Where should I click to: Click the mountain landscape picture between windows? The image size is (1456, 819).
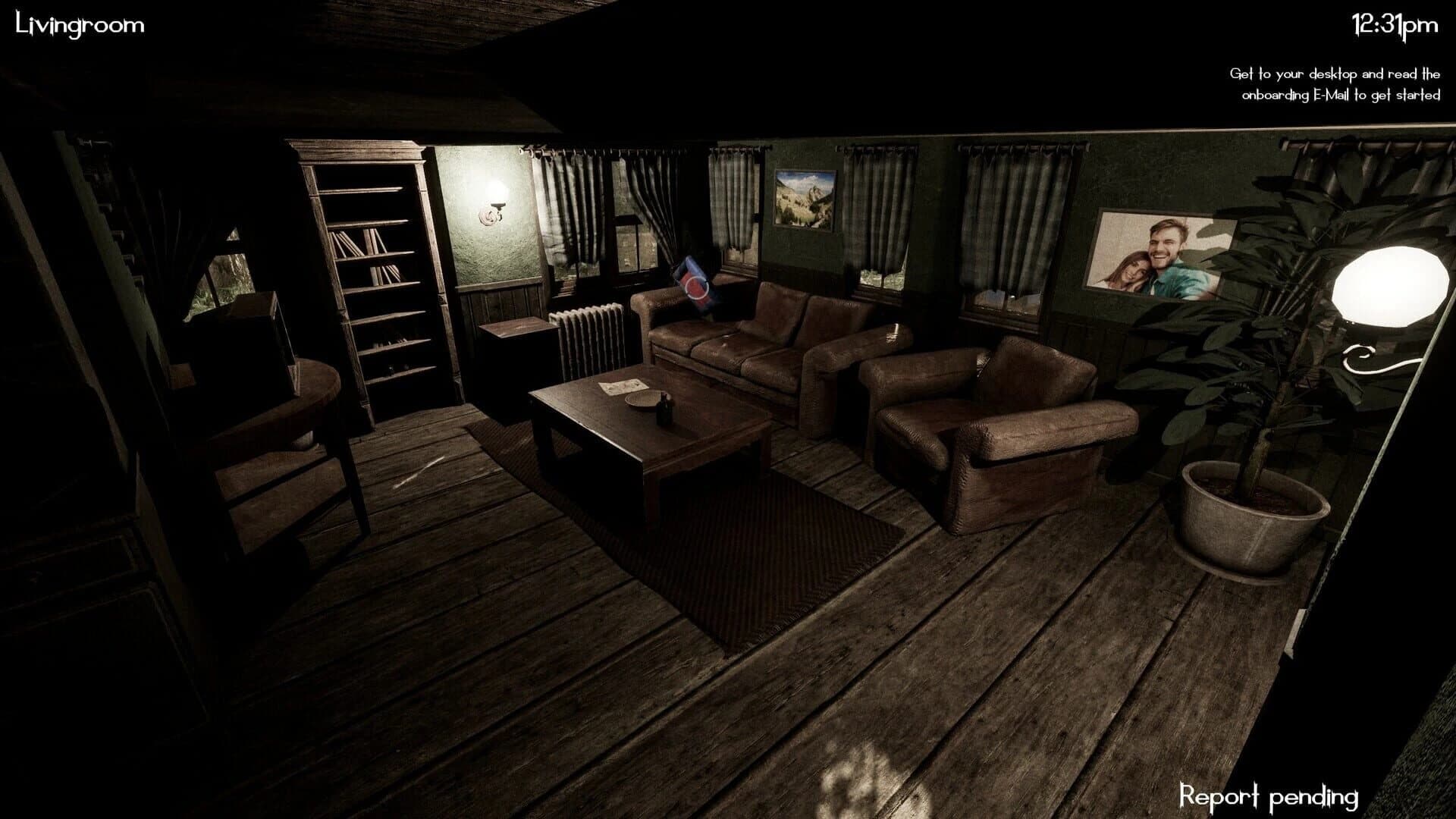pos(804,199)
